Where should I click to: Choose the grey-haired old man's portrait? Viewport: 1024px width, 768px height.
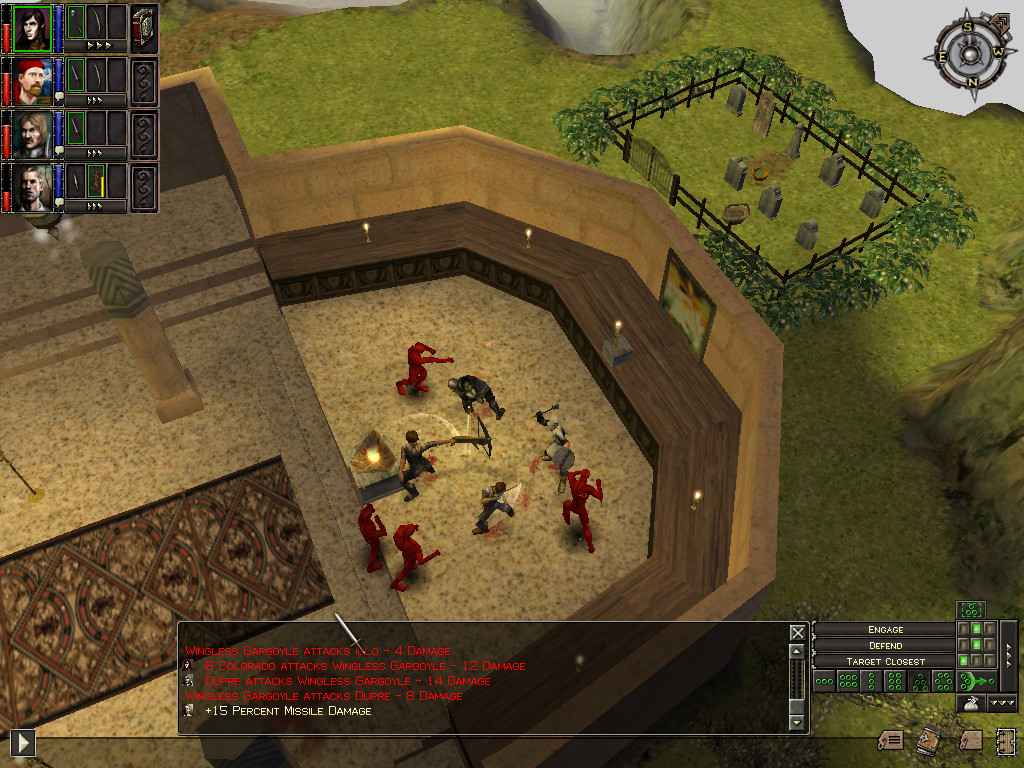pos(32,186)
